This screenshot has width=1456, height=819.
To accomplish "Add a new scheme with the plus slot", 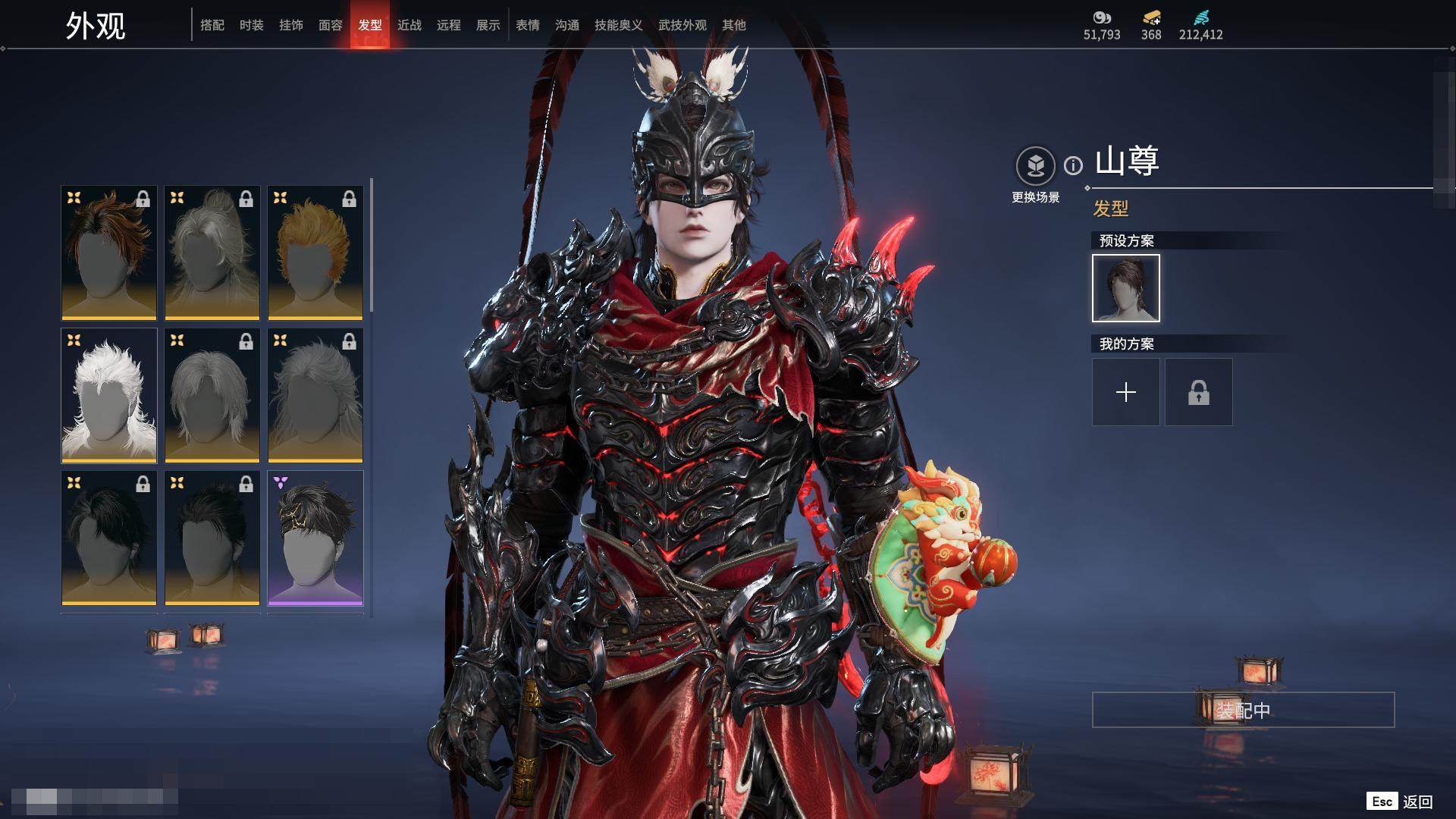I will click(1126, 392).
